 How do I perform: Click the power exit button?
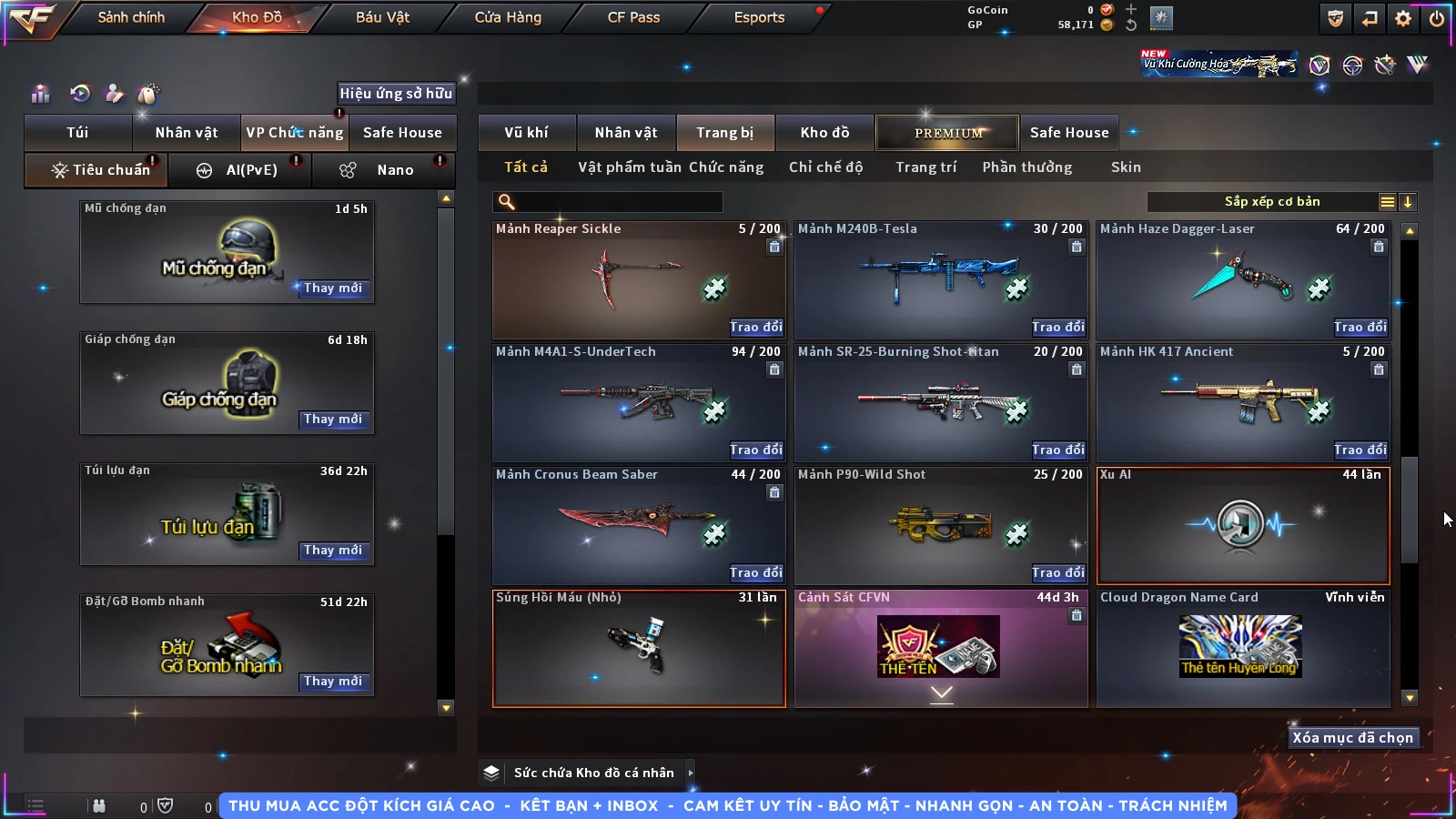coord(1437,18)
